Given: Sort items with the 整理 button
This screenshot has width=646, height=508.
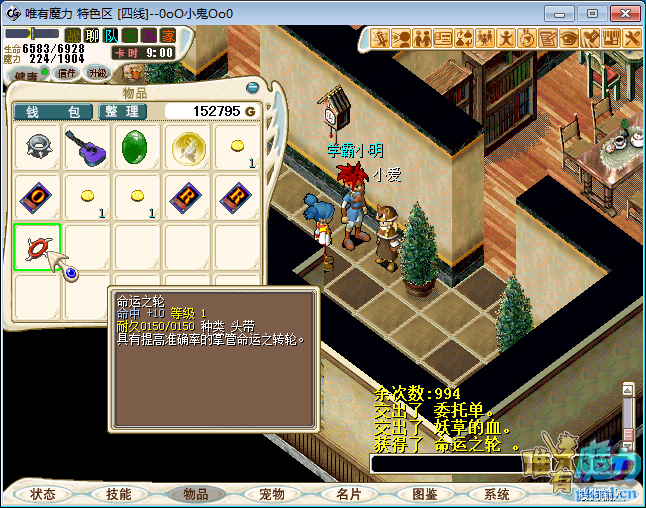Looking at the screenshot, I should point(124,111).
